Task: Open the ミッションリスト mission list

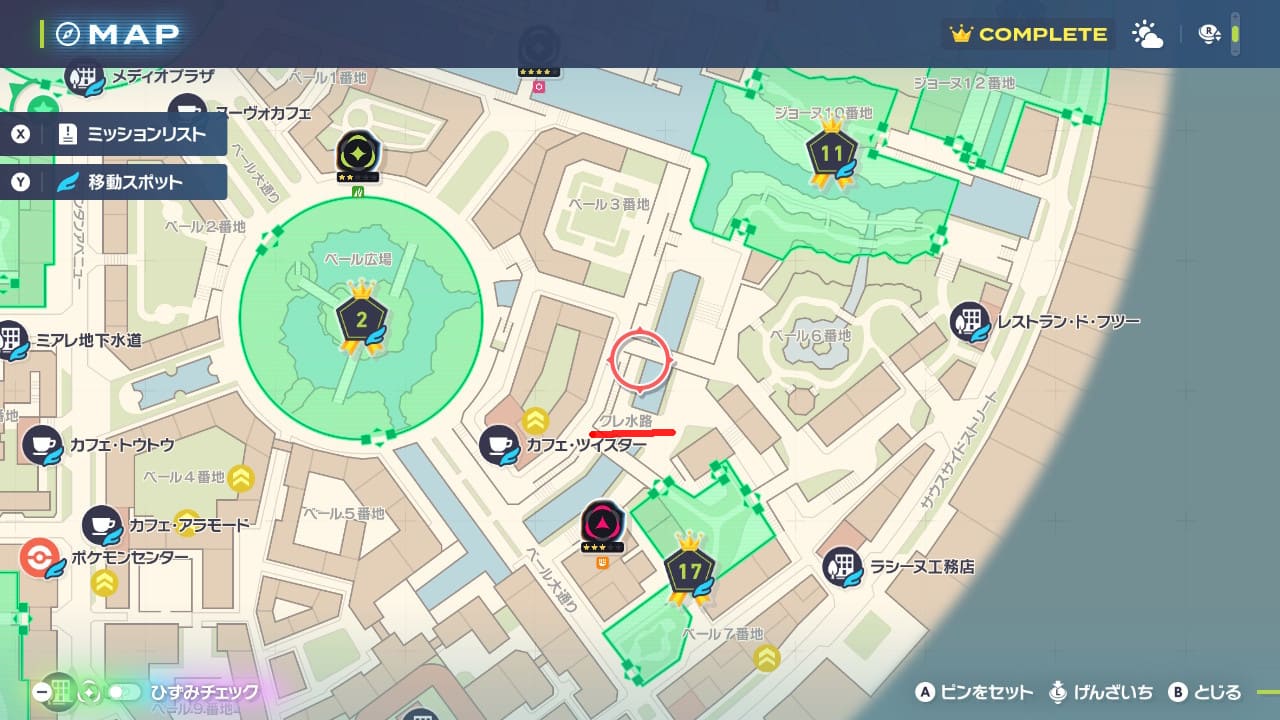Action: click(x=113, y=134)
